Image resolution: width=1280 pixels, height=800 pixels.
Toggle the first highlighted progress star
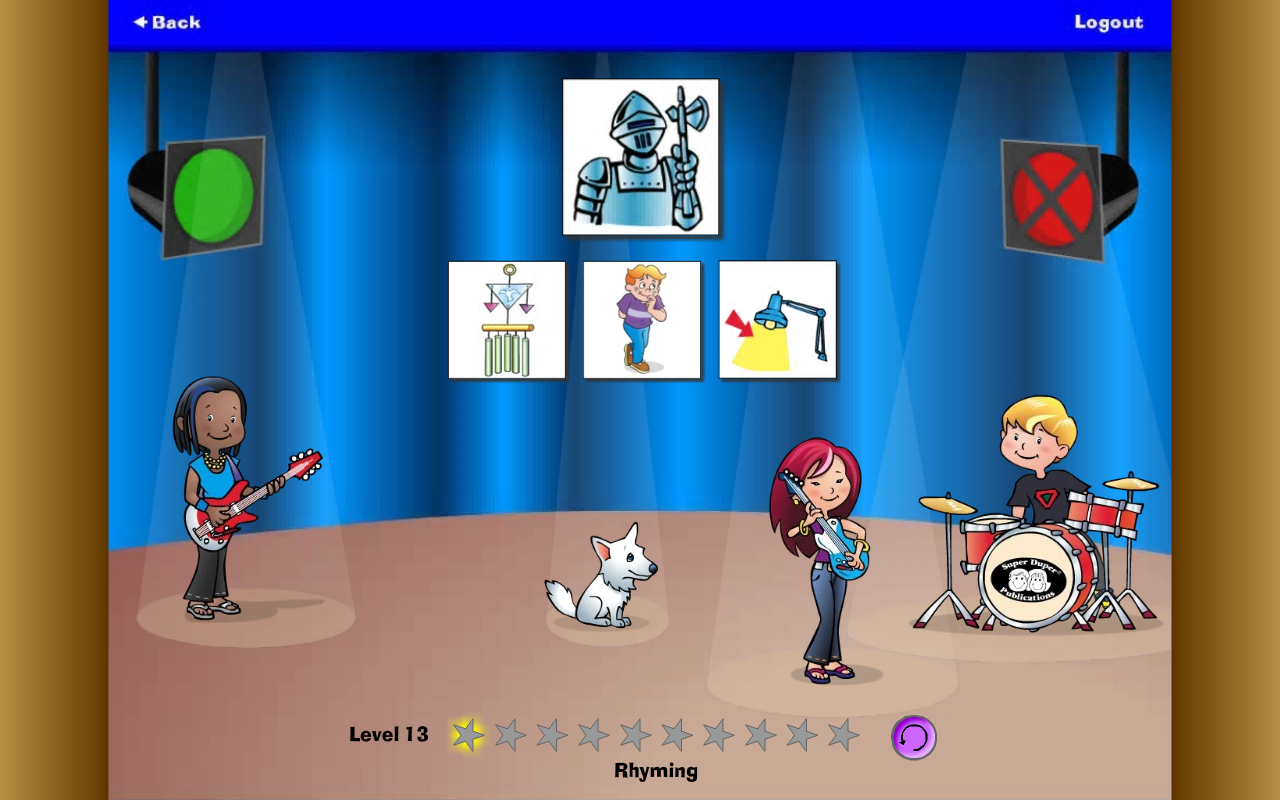point(466,735)
